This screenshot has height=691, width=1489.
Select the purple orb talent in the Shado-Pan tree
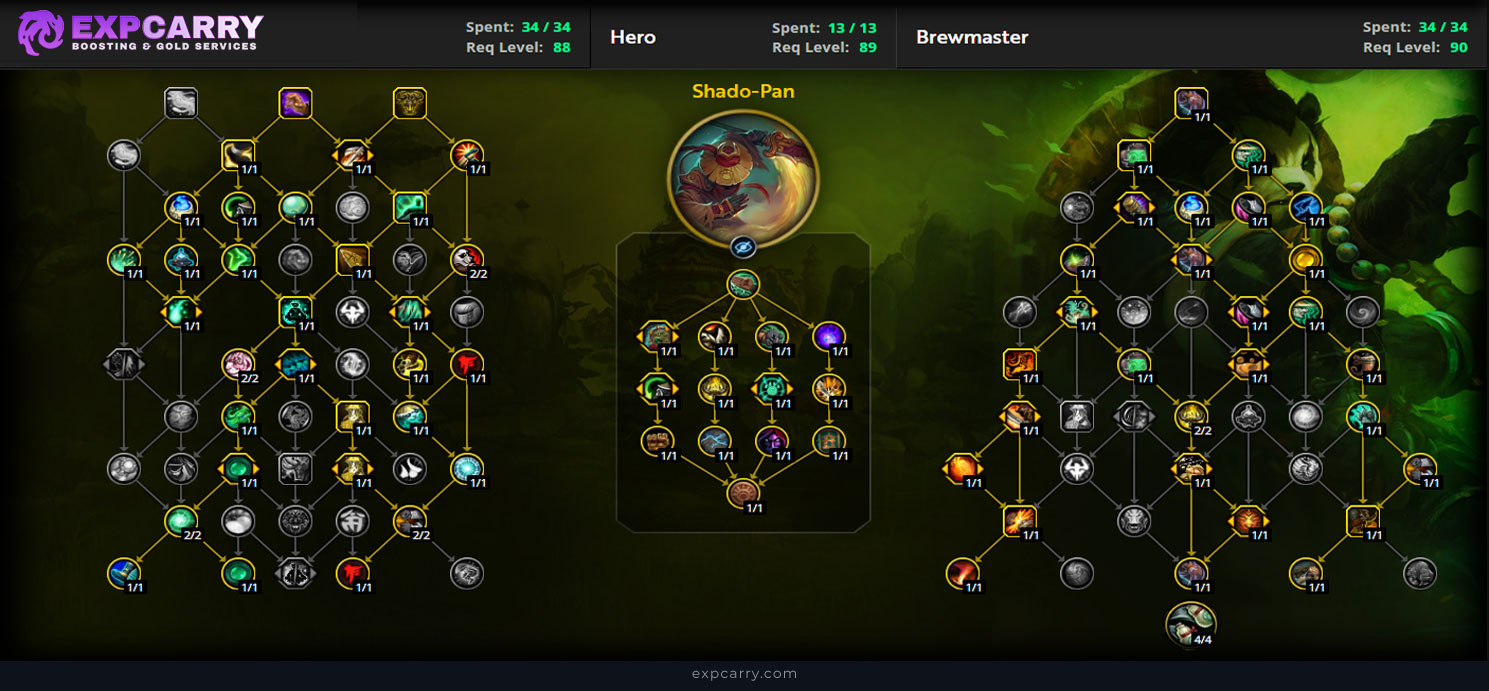(x=829, y=337)
